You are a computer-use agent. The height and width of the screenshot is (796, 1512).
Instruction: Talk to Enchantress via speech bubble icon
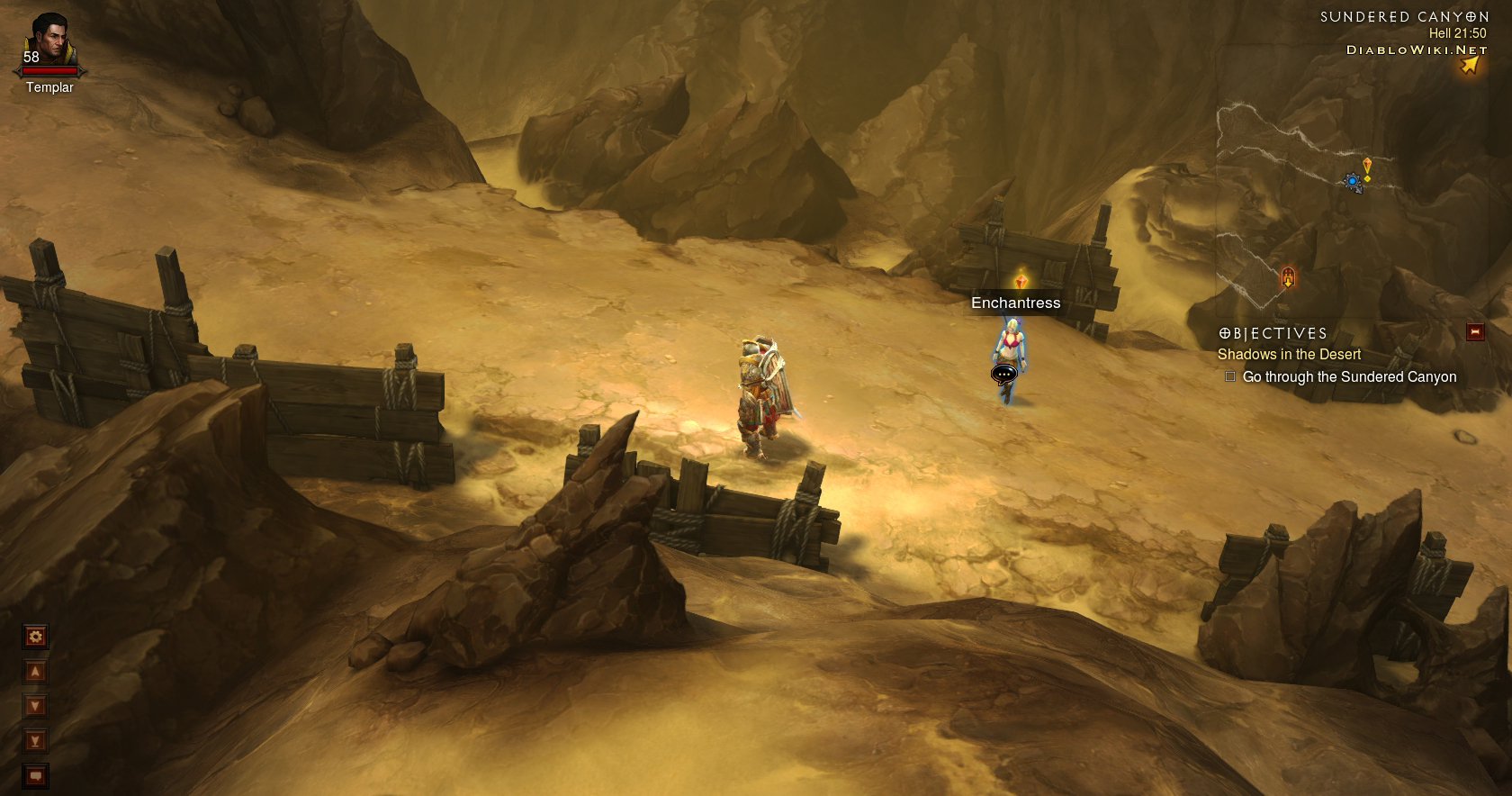point(1003,374)
